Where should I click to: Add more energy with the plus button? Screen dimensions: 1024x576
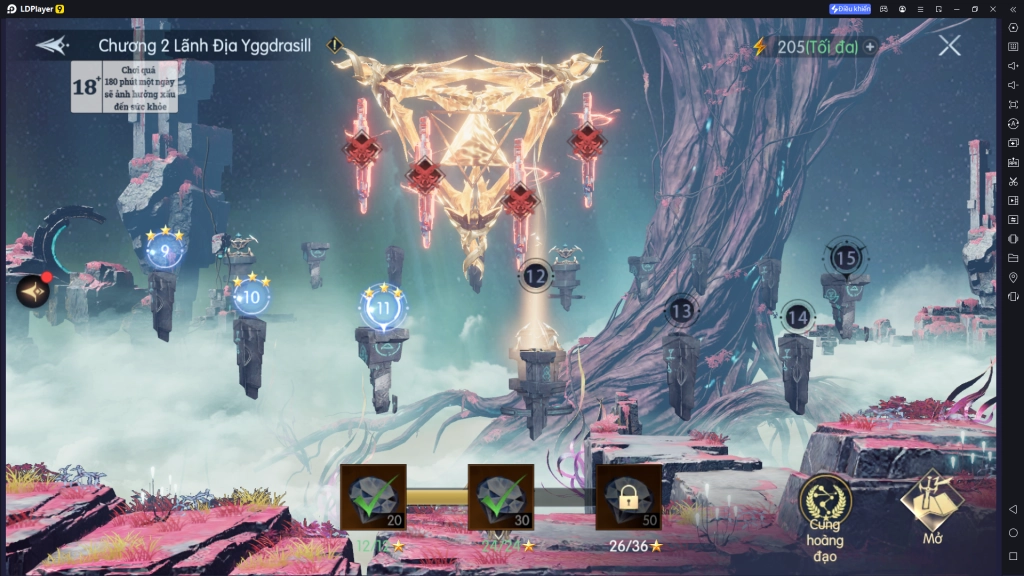pyautogui.click(x=871, y=46)
